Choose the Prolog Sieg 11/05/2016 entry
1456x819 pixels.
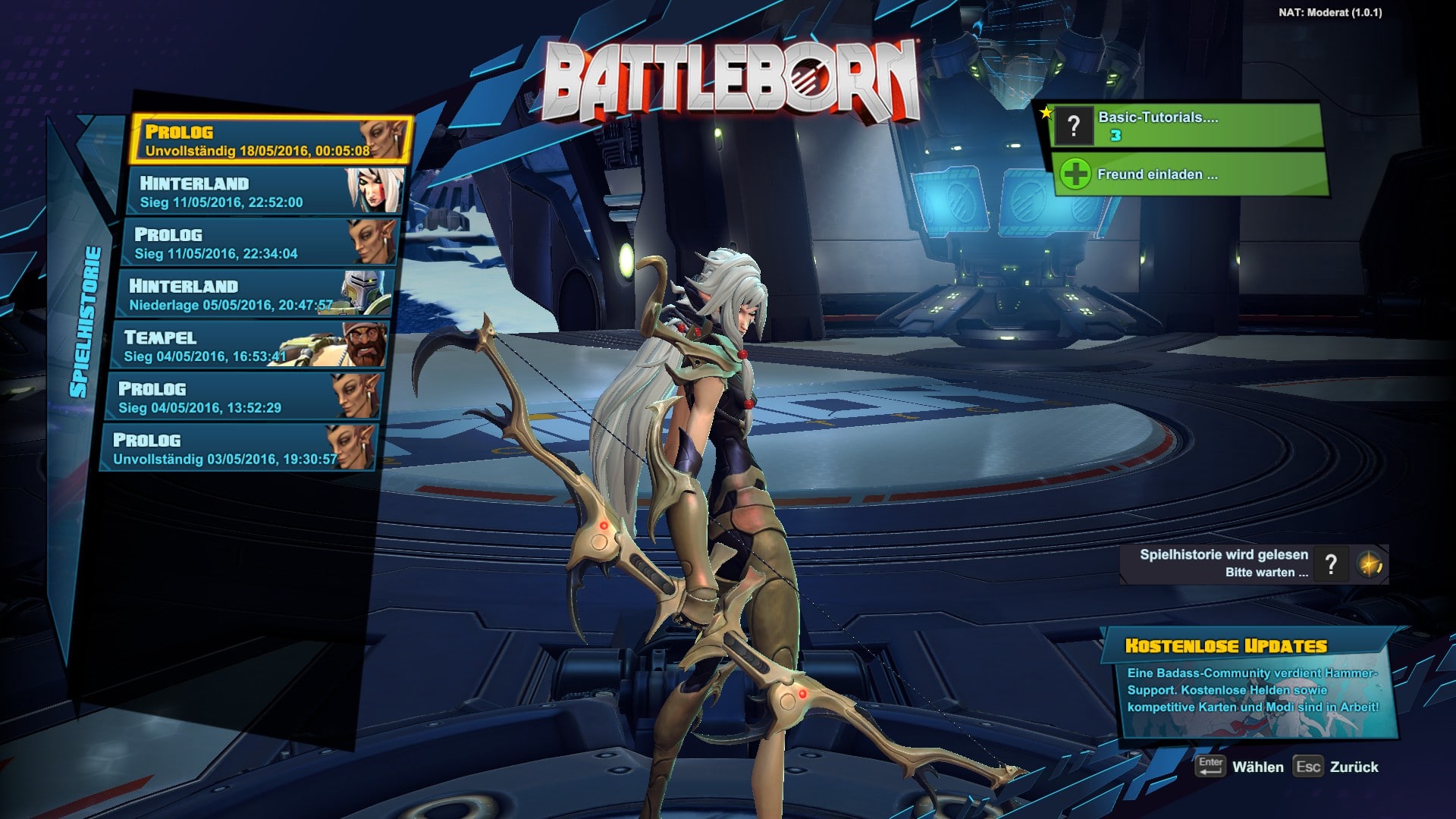tap(258, 243)
